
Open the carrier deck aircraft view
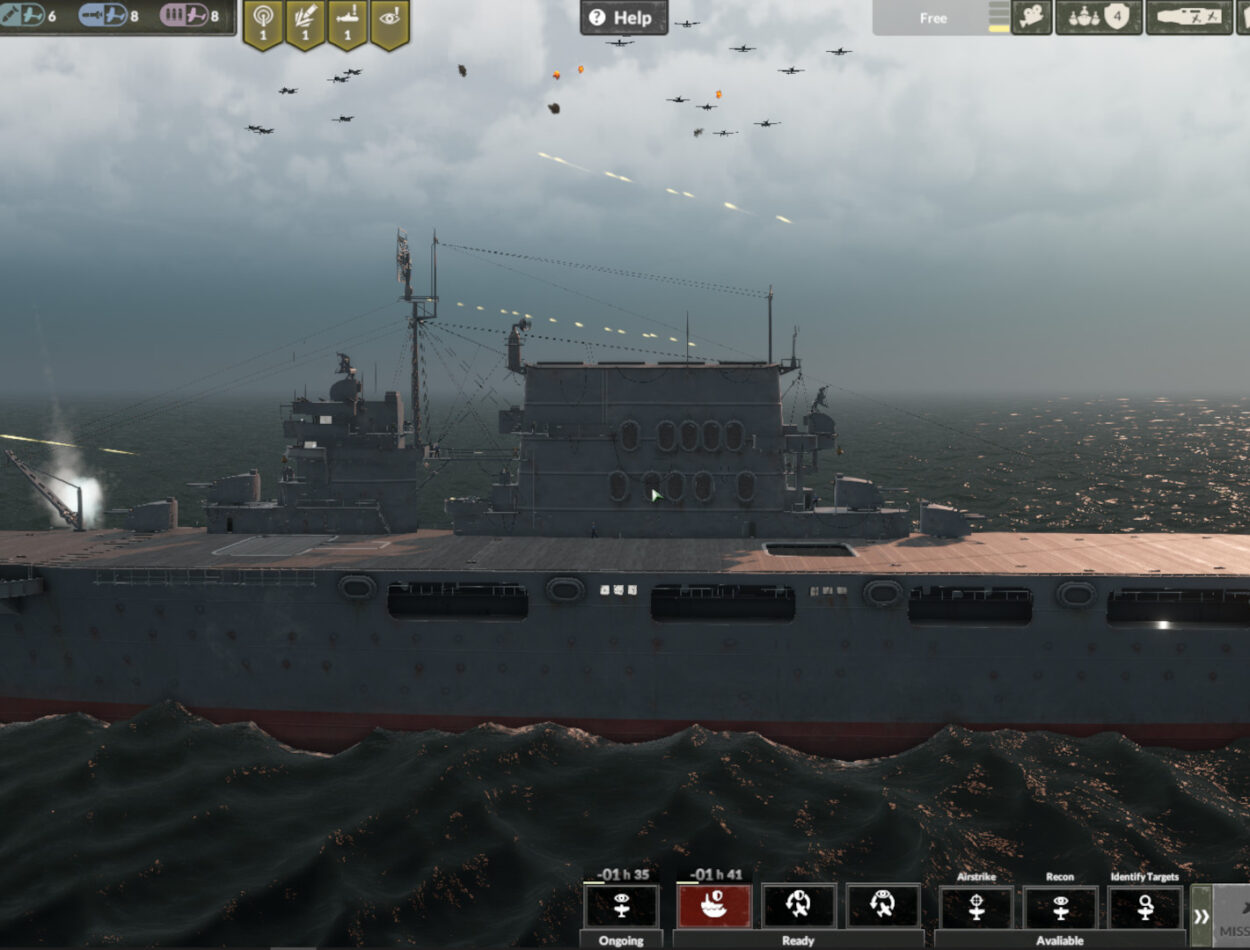[x=1188, y=17]
